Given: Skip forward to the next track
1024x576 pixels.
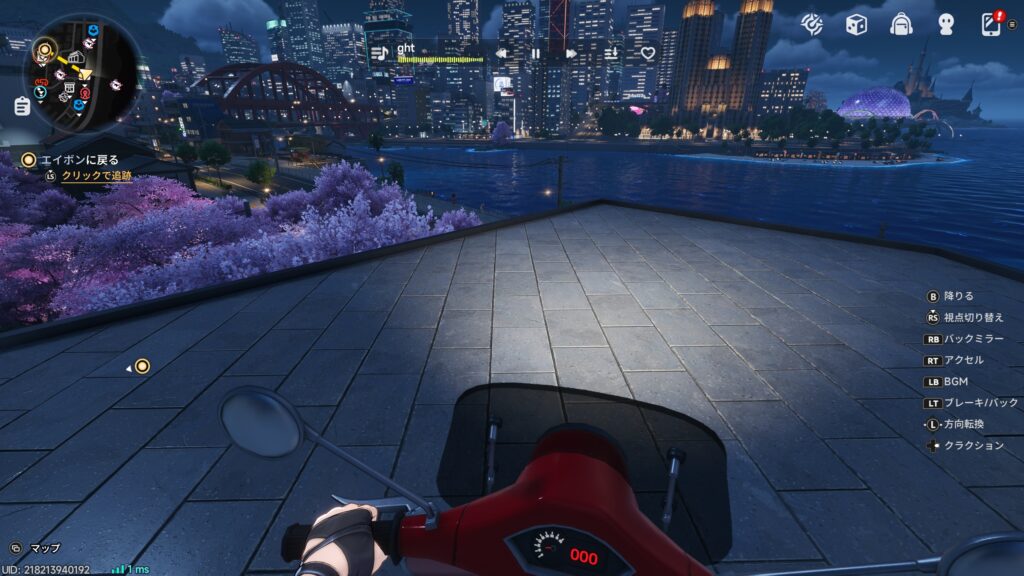Looking at the screenshot, I should (571, 53).
